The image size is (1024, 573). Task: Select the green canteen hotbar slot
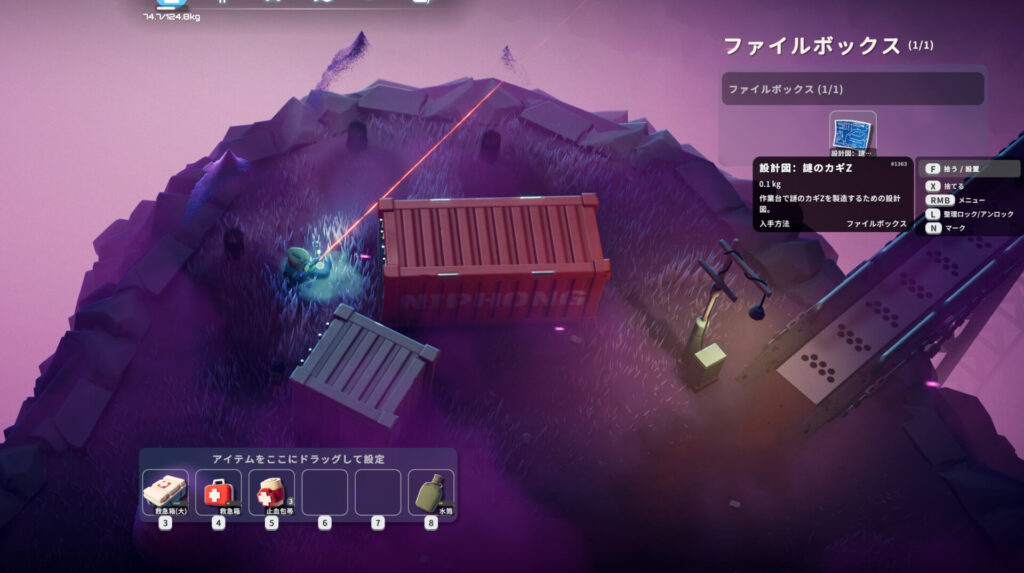431,492
